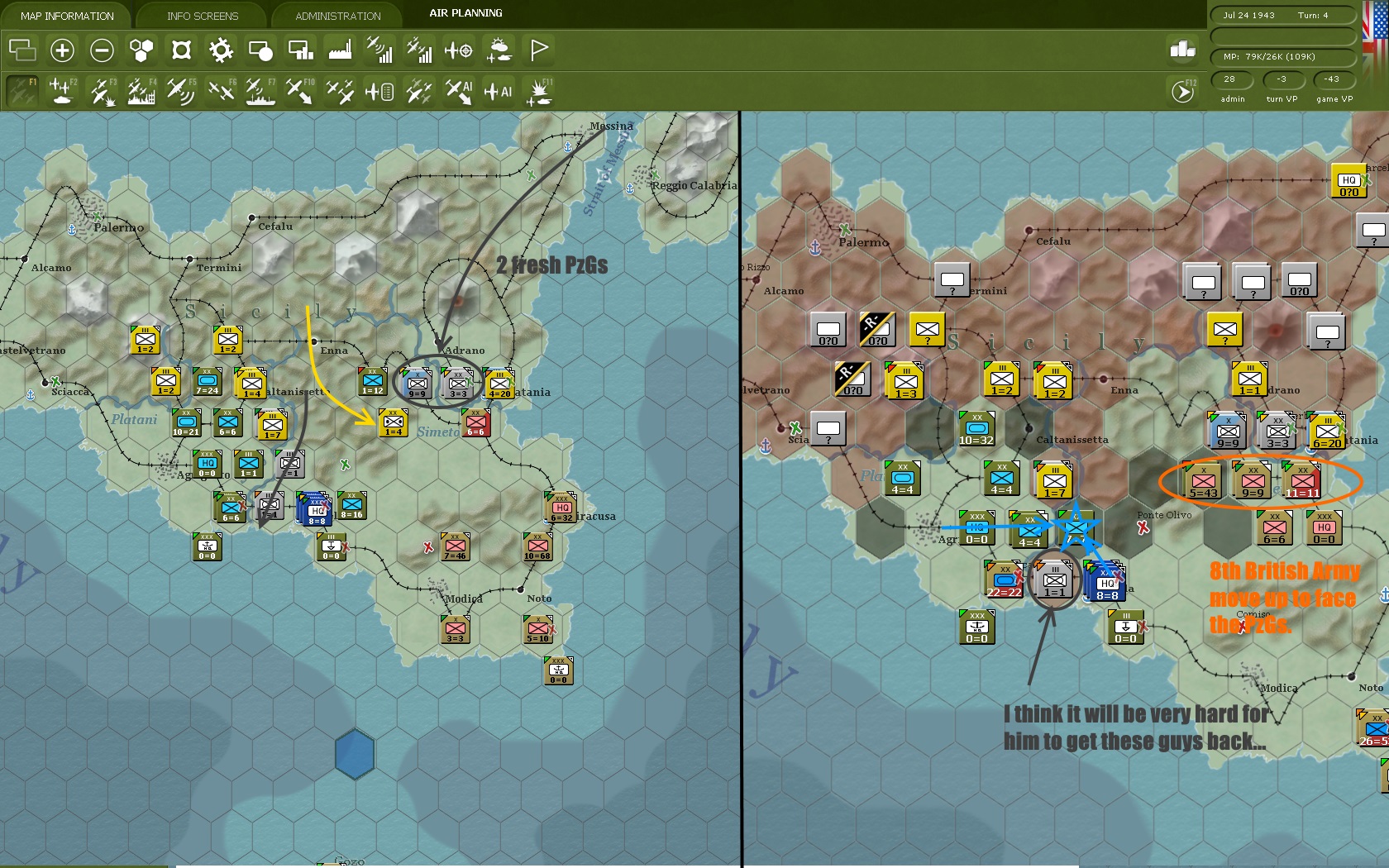Screen dimensions: 1389x868
Task: Switch to the INFO SCREENS tab
Action: tap(202, 15)
